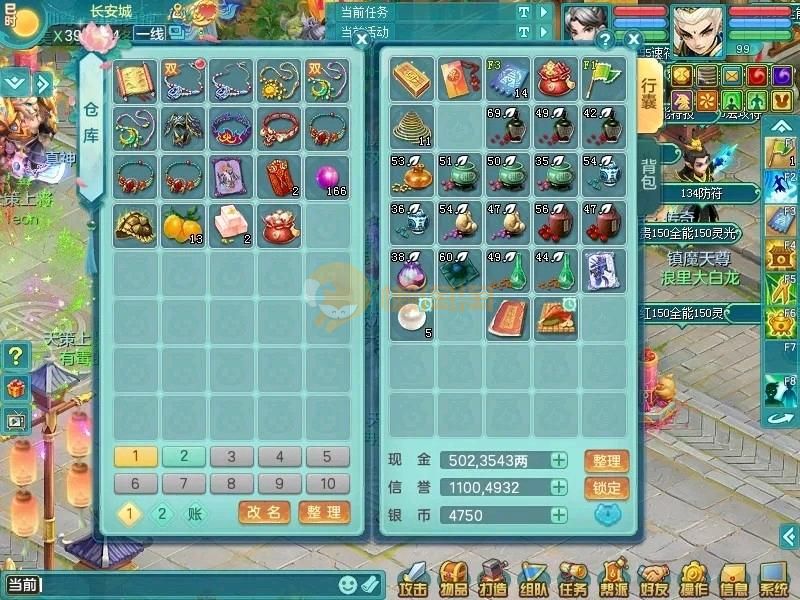Click the 改名 rename button
The width and height of the screenshot is (800, 600).
(x=264, y=513)
